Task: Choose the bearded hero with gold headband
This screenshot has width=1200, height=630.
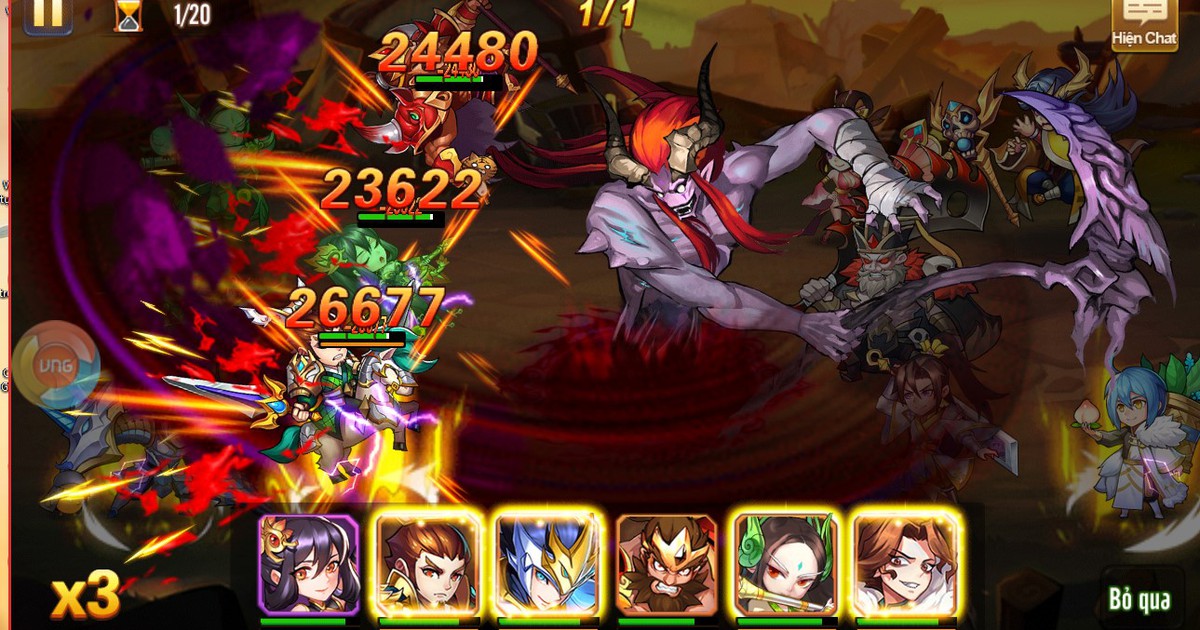Action: pyautogui.click(x=666, y=565)
